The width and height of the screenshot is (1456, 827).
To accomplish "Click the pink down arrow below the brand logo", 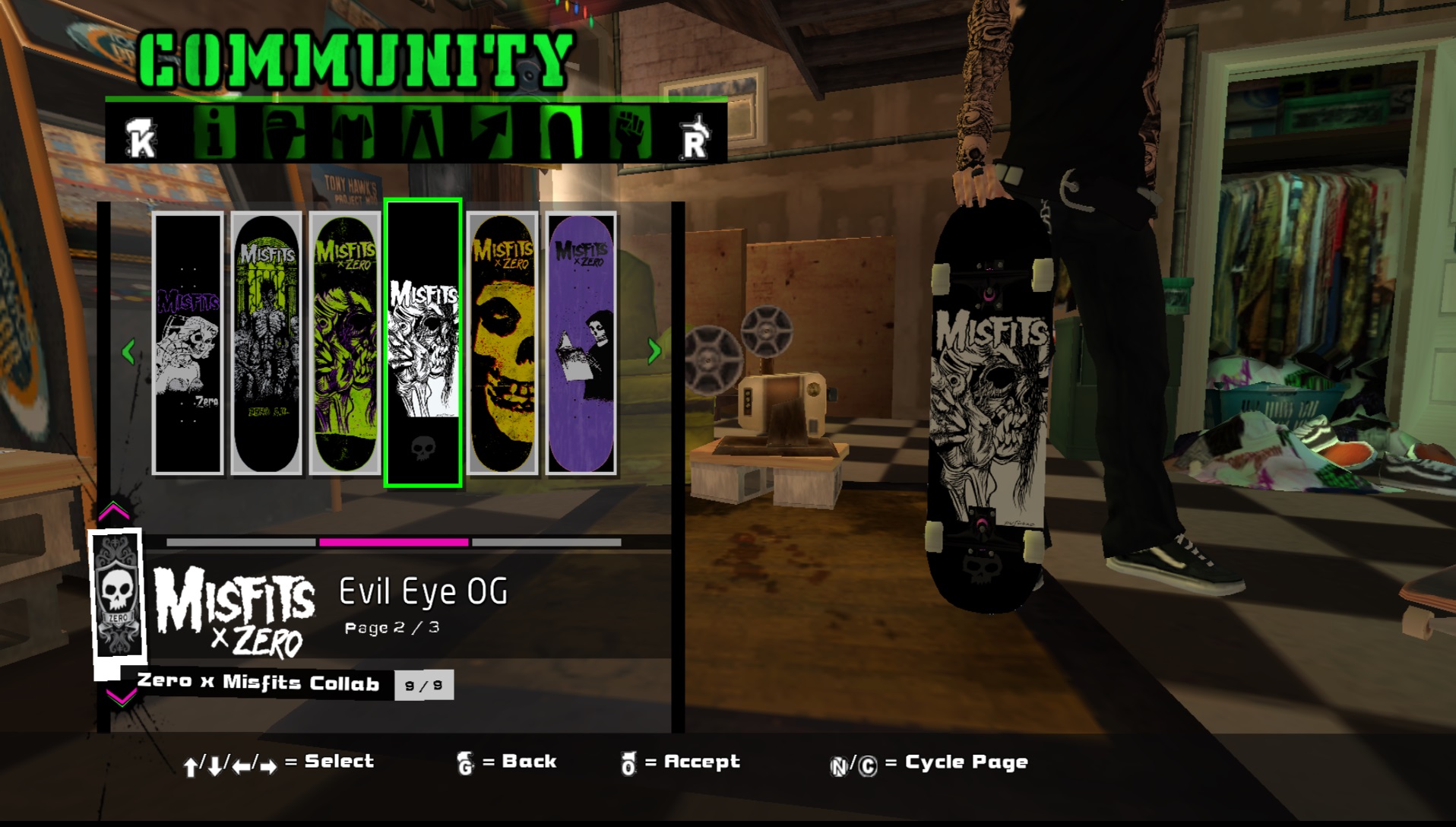I will (x=121, y=696).
